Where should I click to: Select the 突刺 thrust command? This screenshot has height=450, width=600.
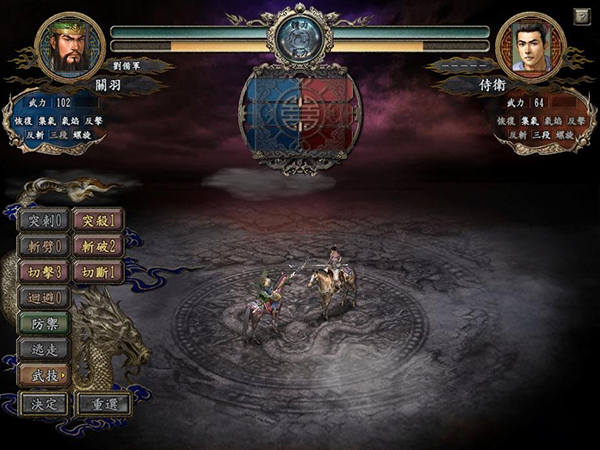pos(44,220)
